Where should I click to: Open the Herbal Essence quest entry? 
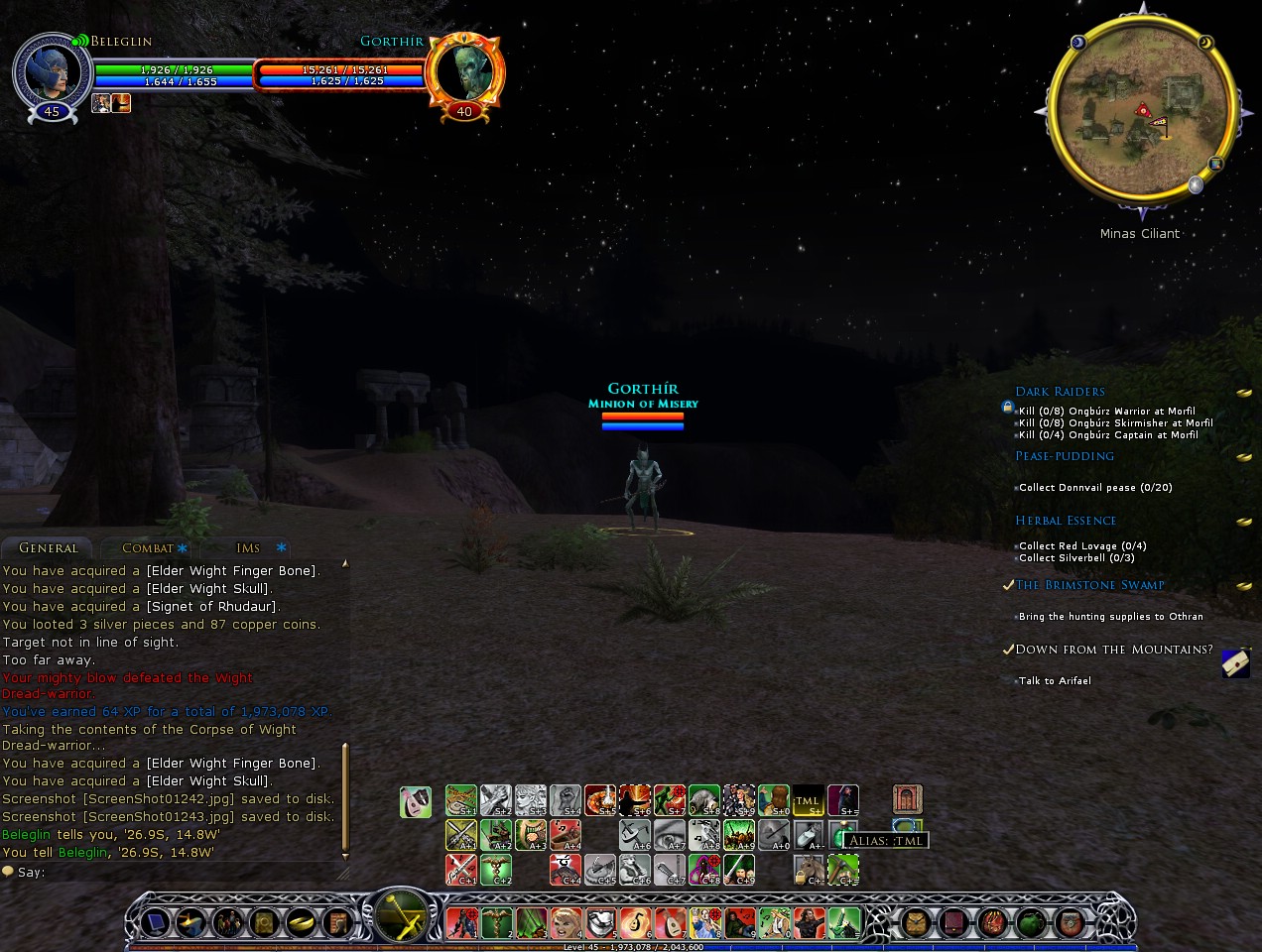(1066, 521)
